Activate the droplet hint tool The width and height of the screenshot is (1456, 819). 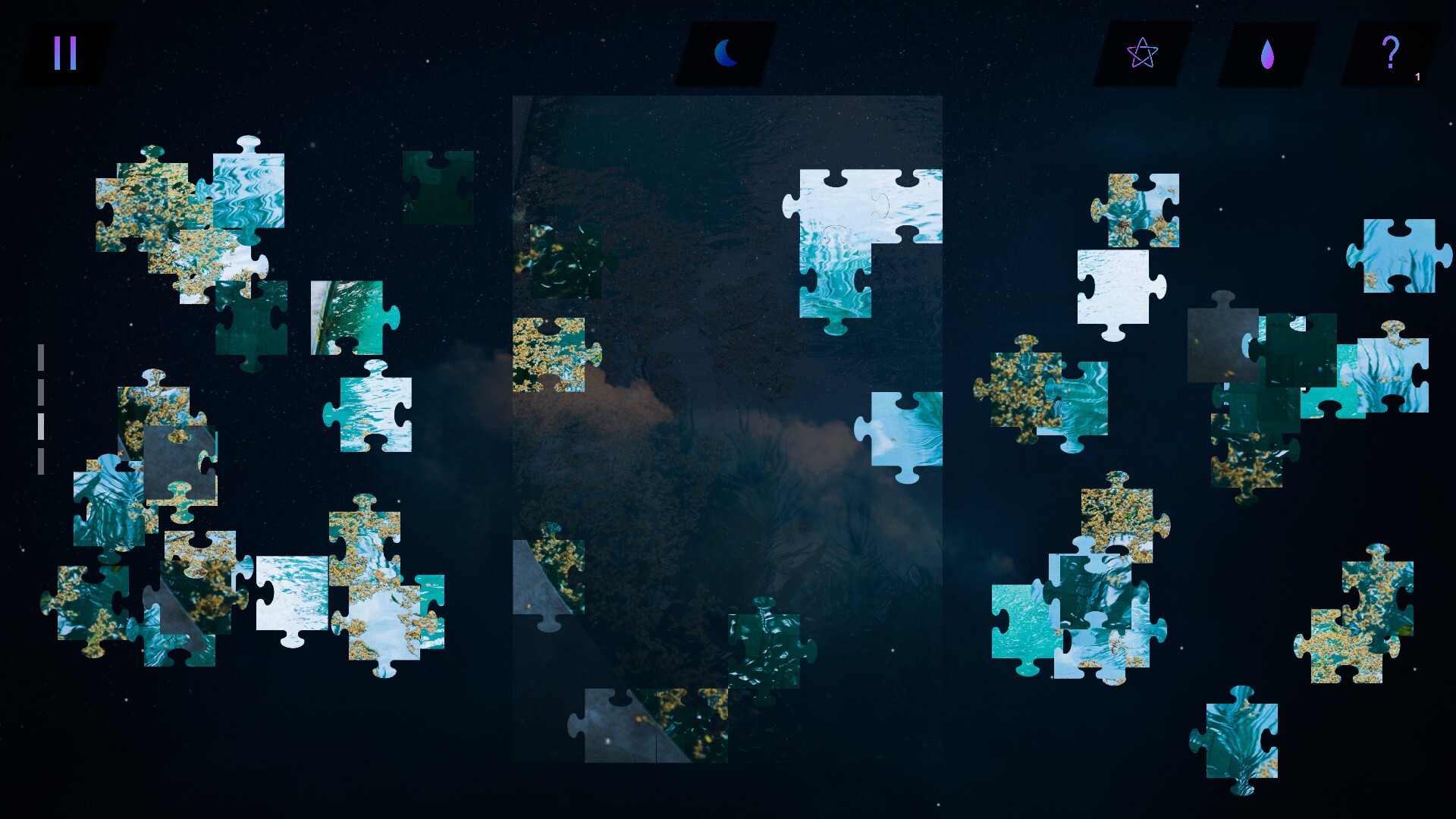click(1266, 53)
